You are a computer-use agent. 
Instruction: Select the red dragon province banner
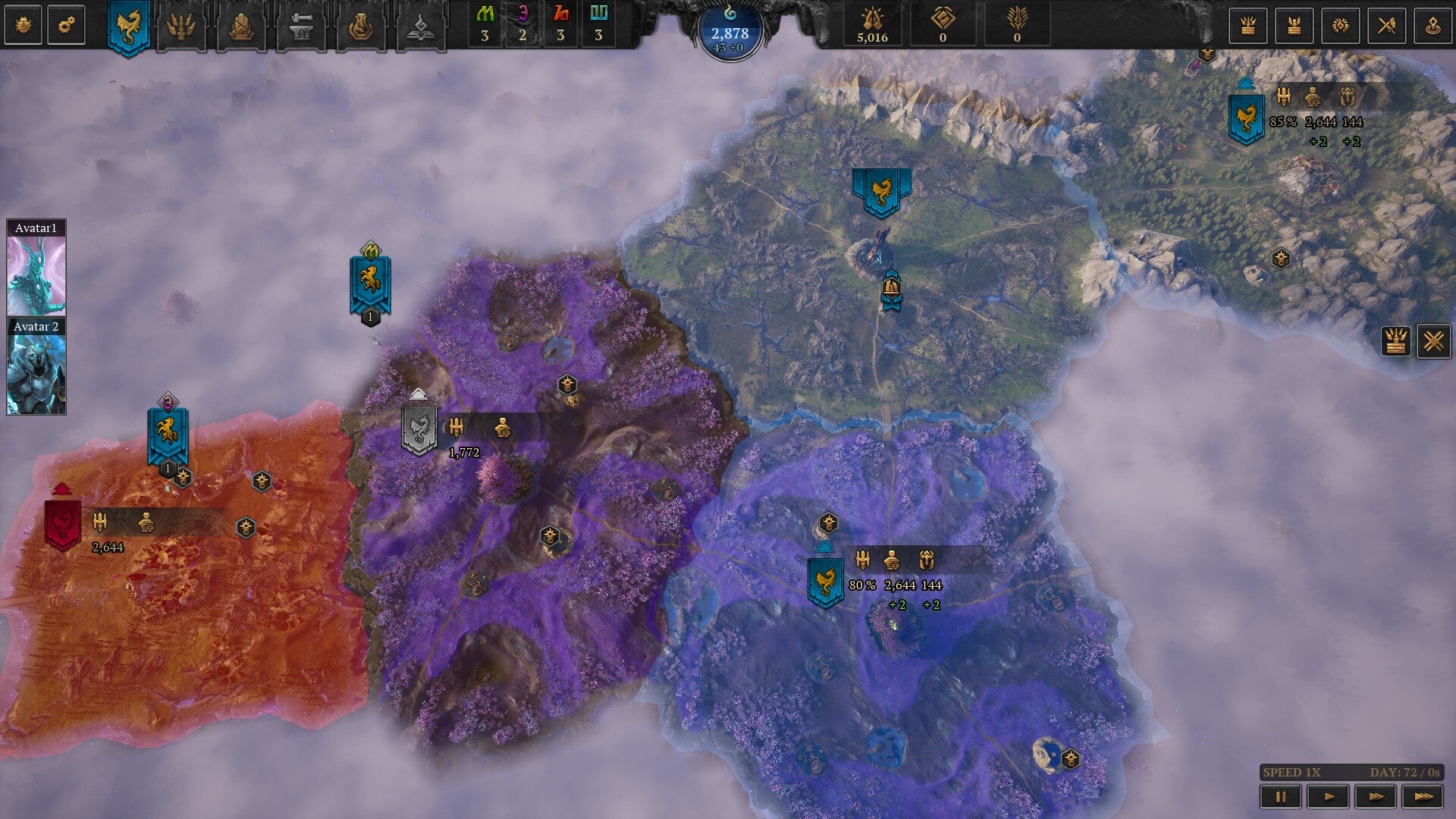63,522
